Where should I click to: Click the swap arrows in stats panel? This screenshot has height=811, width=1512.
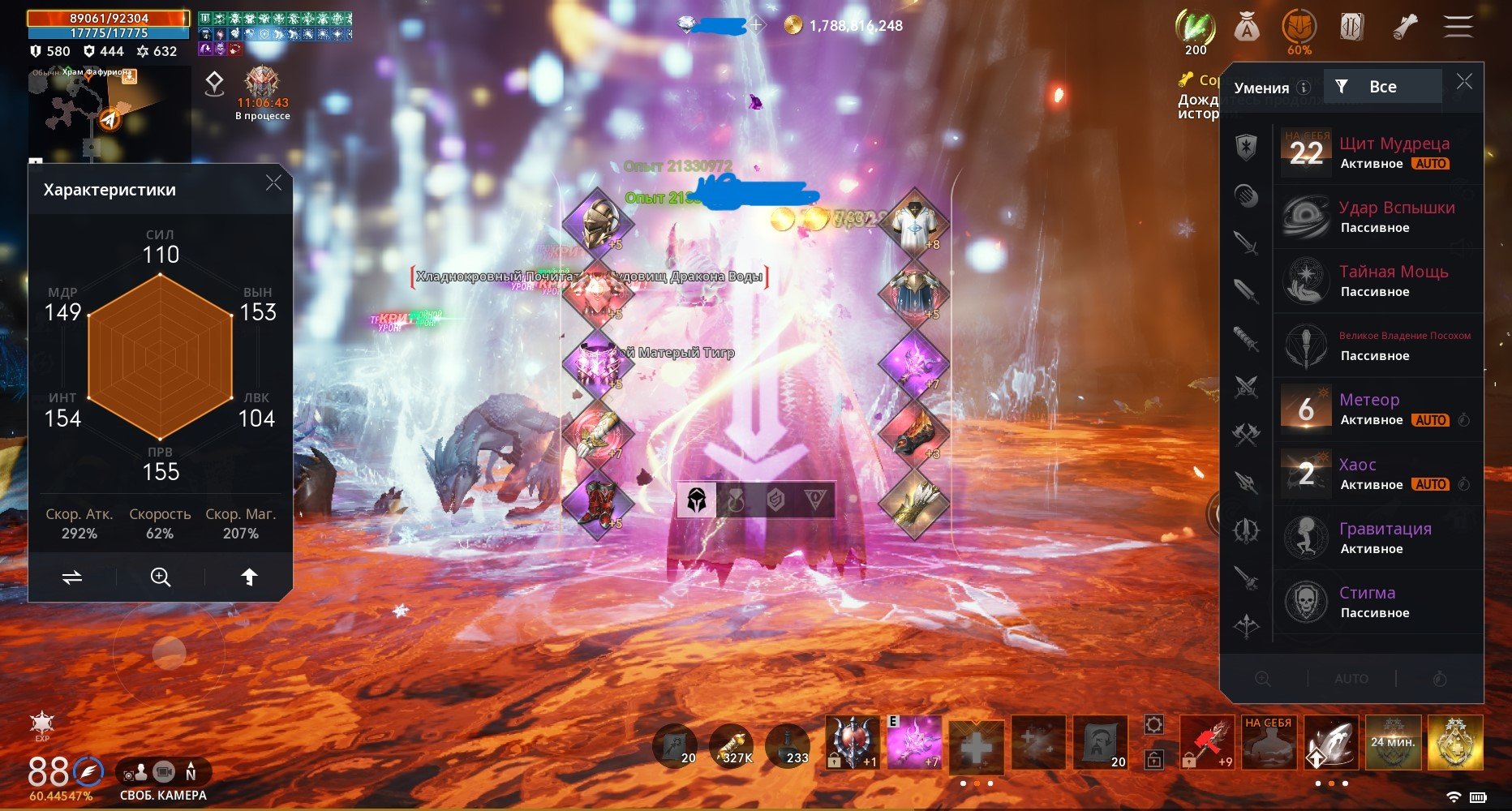(72, 577)
